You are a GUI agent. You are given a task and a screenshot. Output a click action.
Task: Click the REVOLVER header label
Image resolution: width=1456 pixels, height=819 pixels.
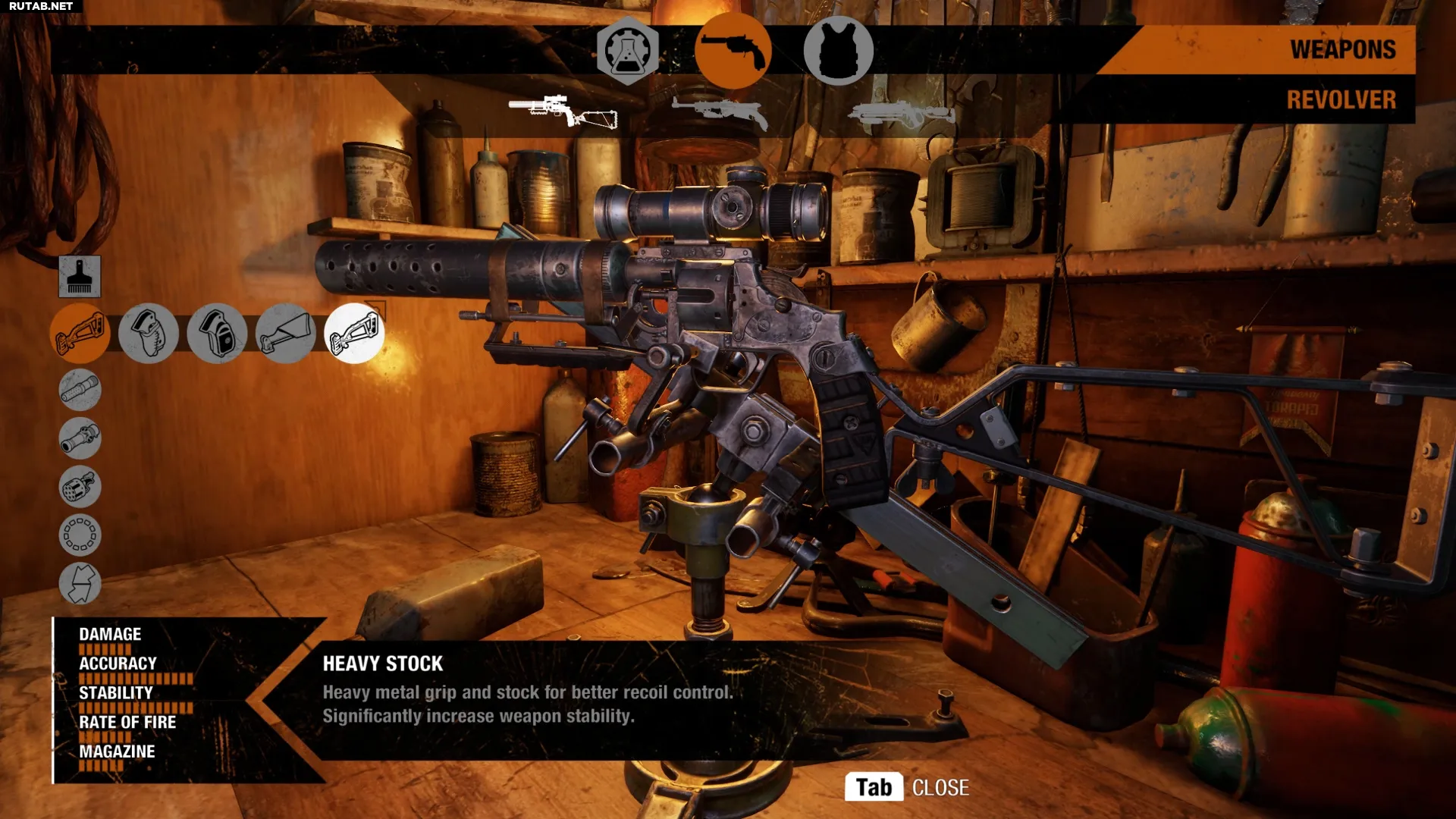pos(1341,99)
